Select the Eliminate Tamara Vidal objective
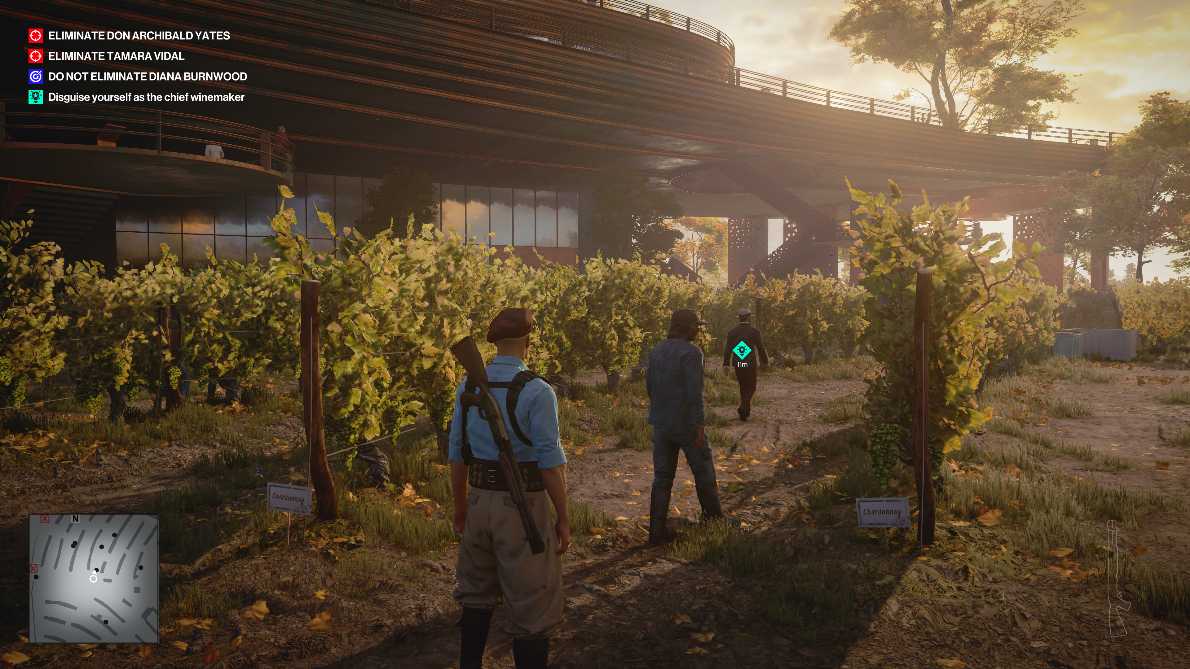This screenshot has width=1190, height=669. 116,56
